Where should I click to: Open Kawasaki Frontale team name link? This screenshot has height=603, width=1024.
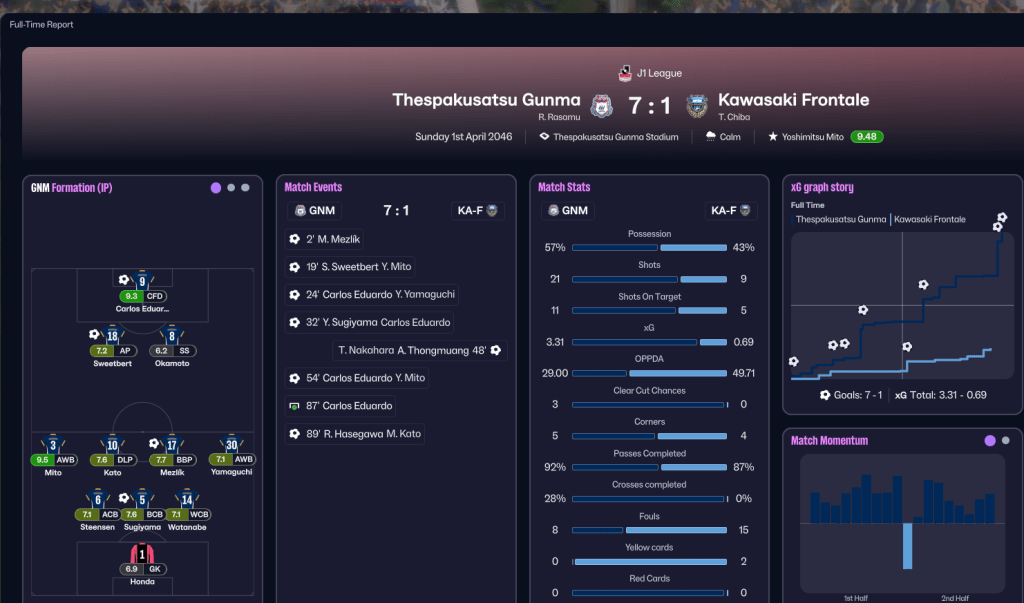[x=794, y=100]
